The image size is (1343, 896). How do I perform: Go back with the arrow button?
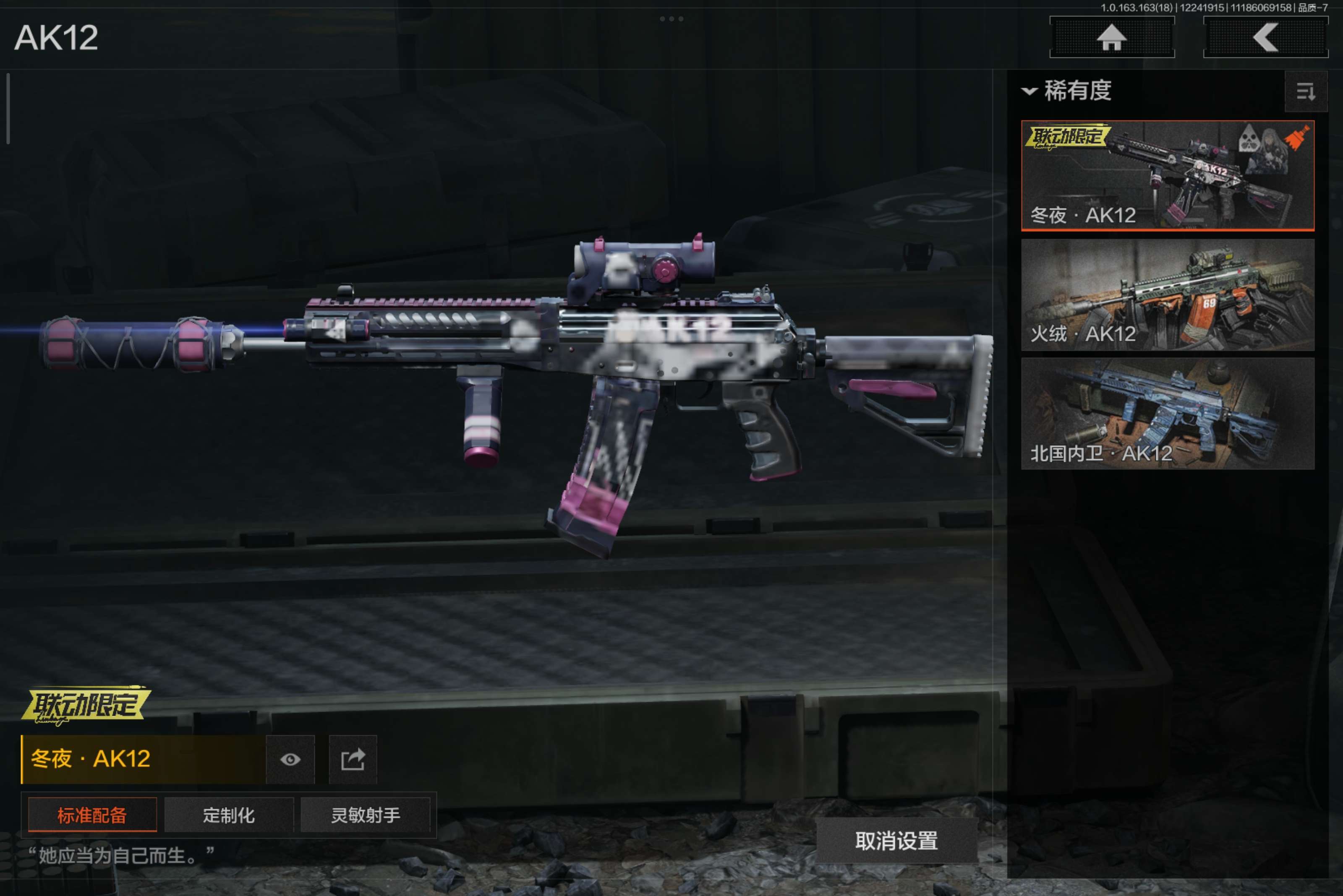1265,38
